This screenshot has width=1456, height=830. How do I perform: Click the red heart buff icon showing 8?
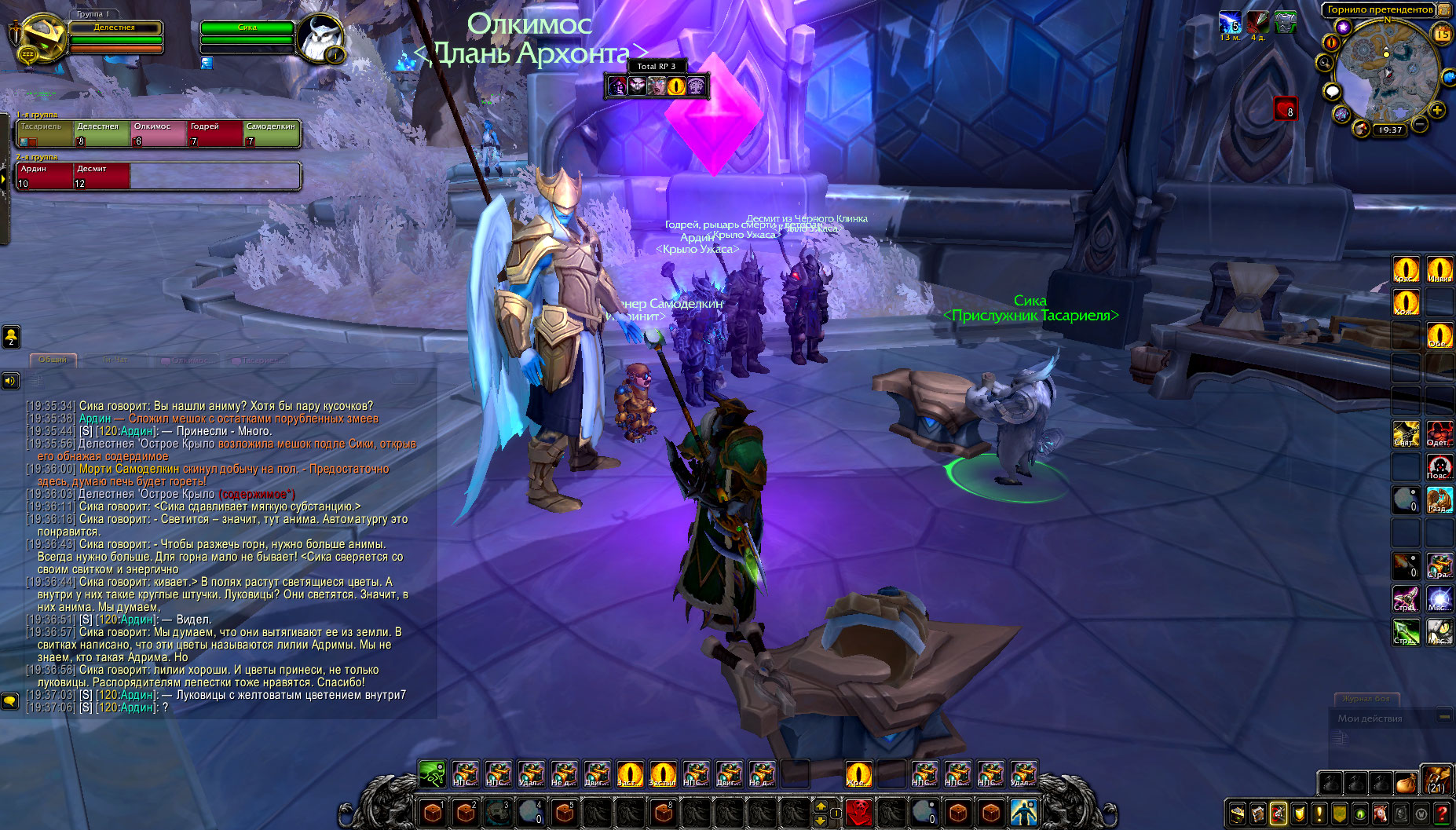(1285, 109)
